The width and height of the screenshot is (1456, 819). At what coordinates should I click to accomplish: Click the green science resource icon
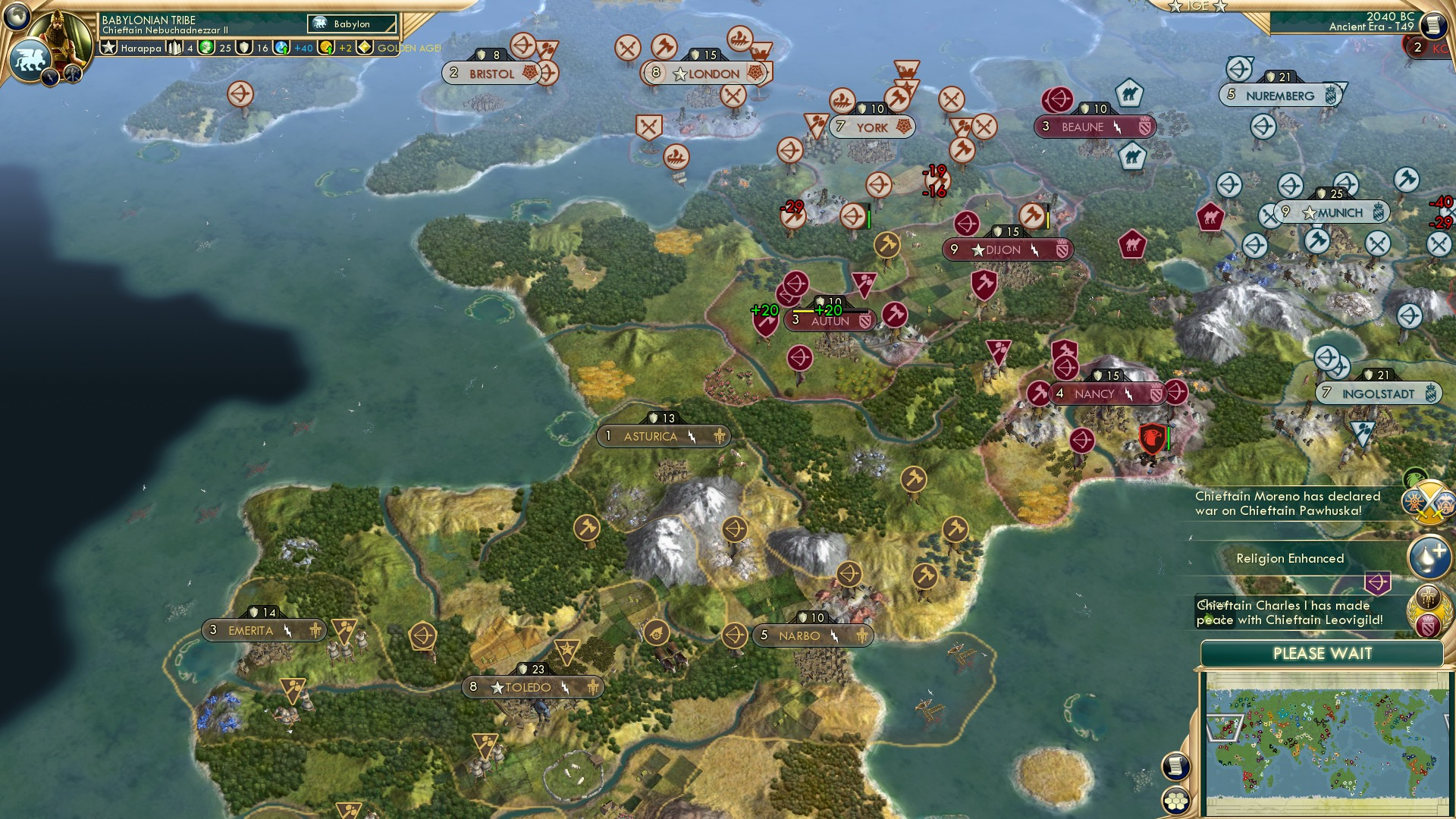point(205,47)
